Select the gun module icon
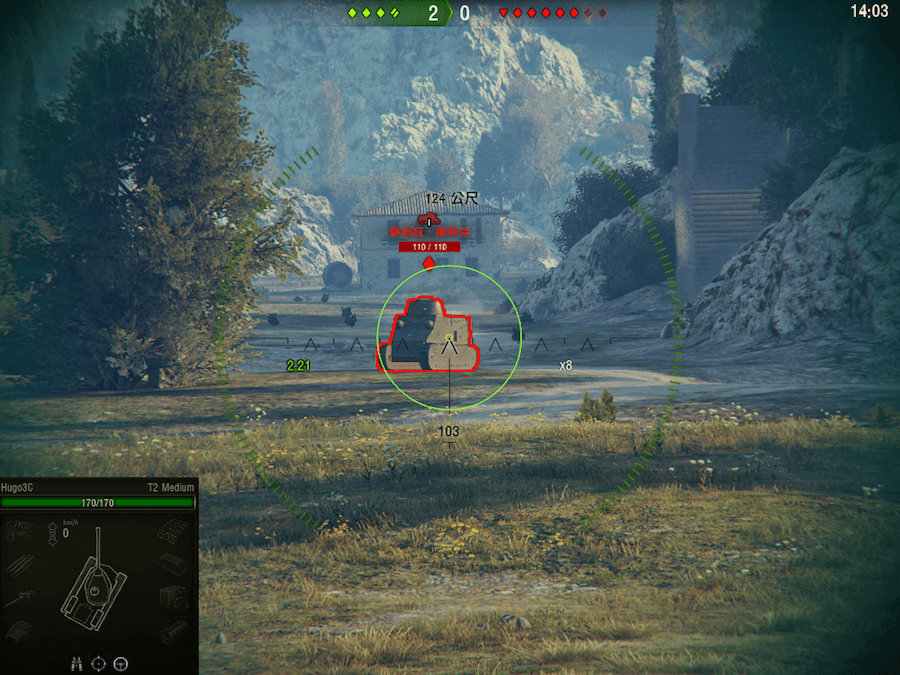Screen dimensions: 900x675 coord(20,598)
